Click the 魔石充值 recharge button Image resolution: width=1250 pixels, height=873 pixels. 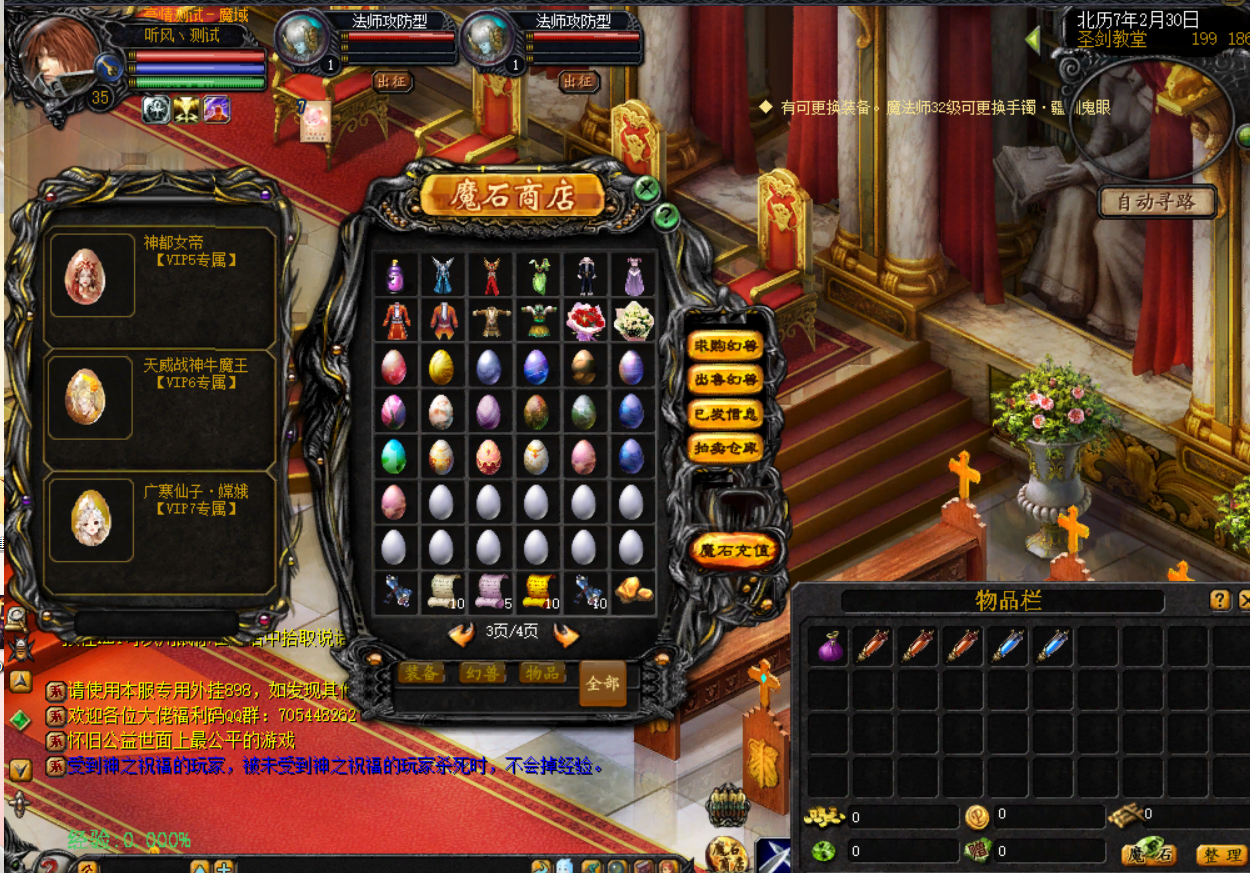tap(735, 550)
